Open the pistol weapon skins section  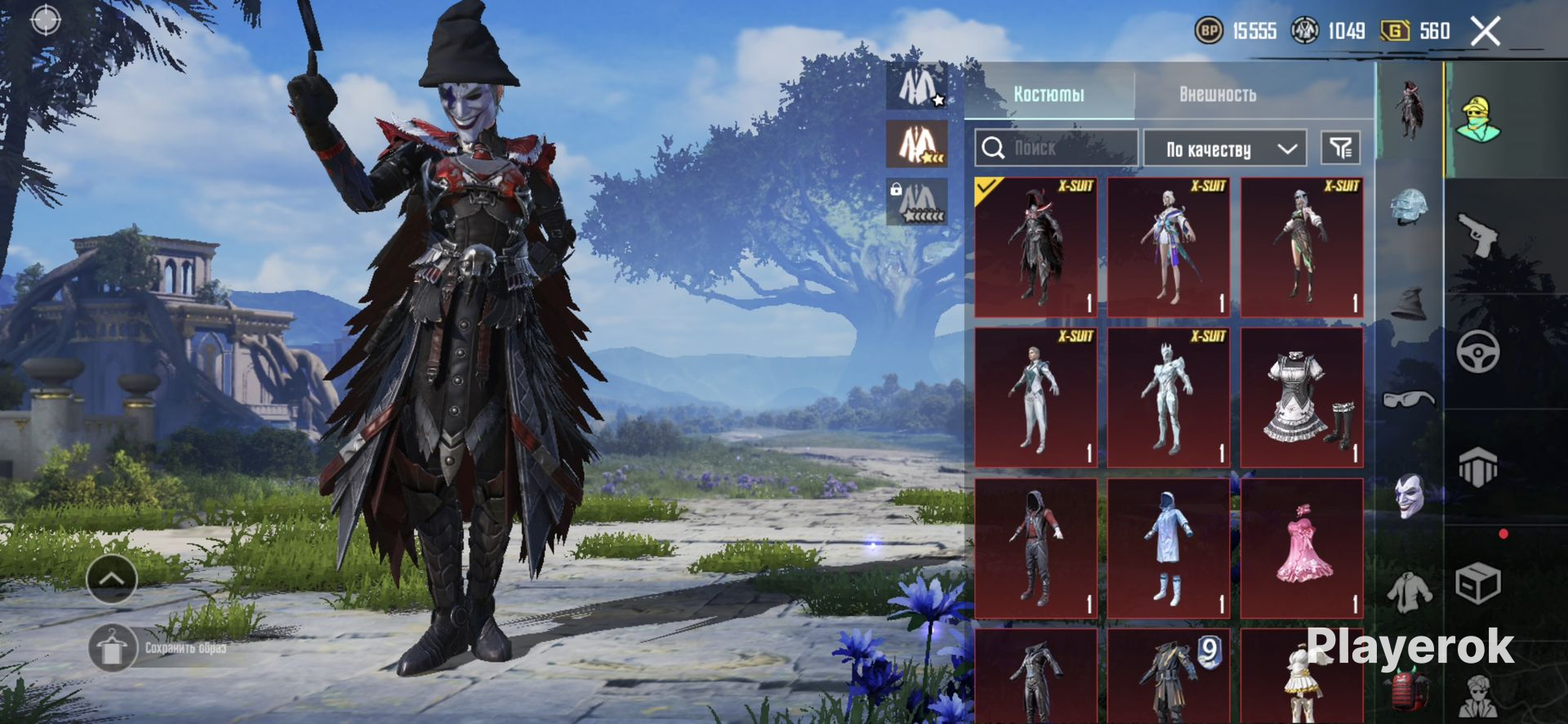pos(1479,235)
